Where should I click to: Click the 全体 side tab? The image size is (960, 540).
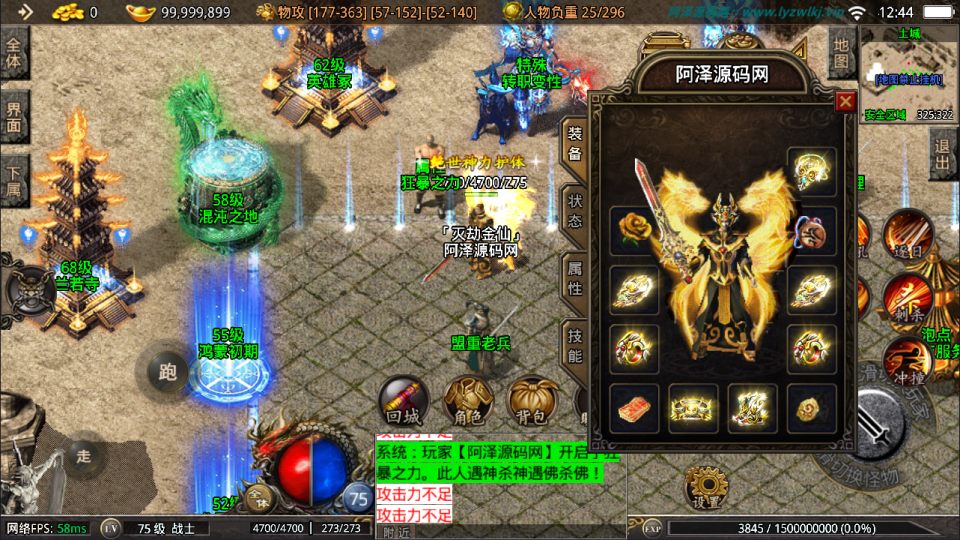pos(14,52)
